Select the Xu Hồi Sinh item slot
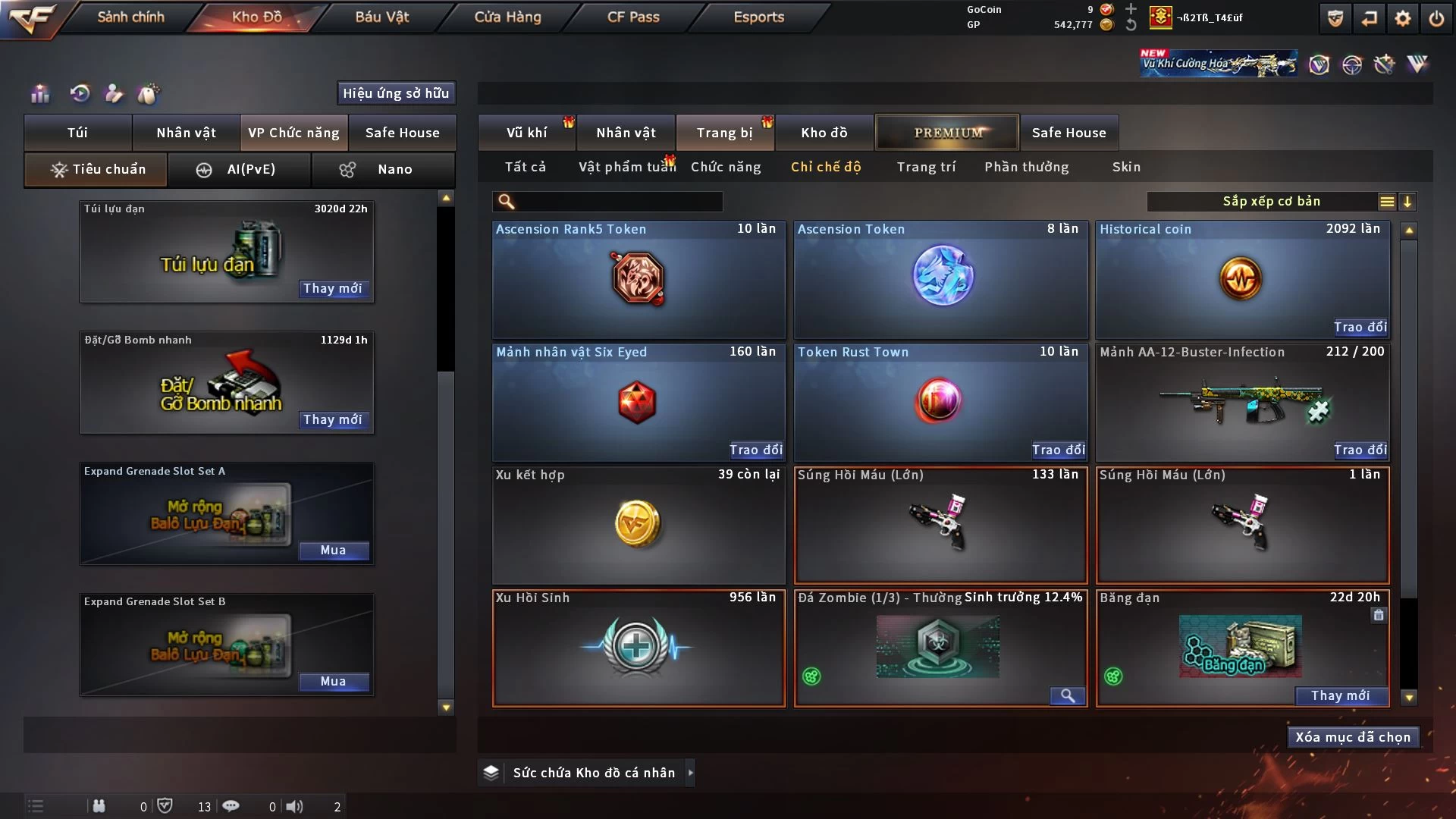The height and width of the screenshot is (819, 1456). 639,648
